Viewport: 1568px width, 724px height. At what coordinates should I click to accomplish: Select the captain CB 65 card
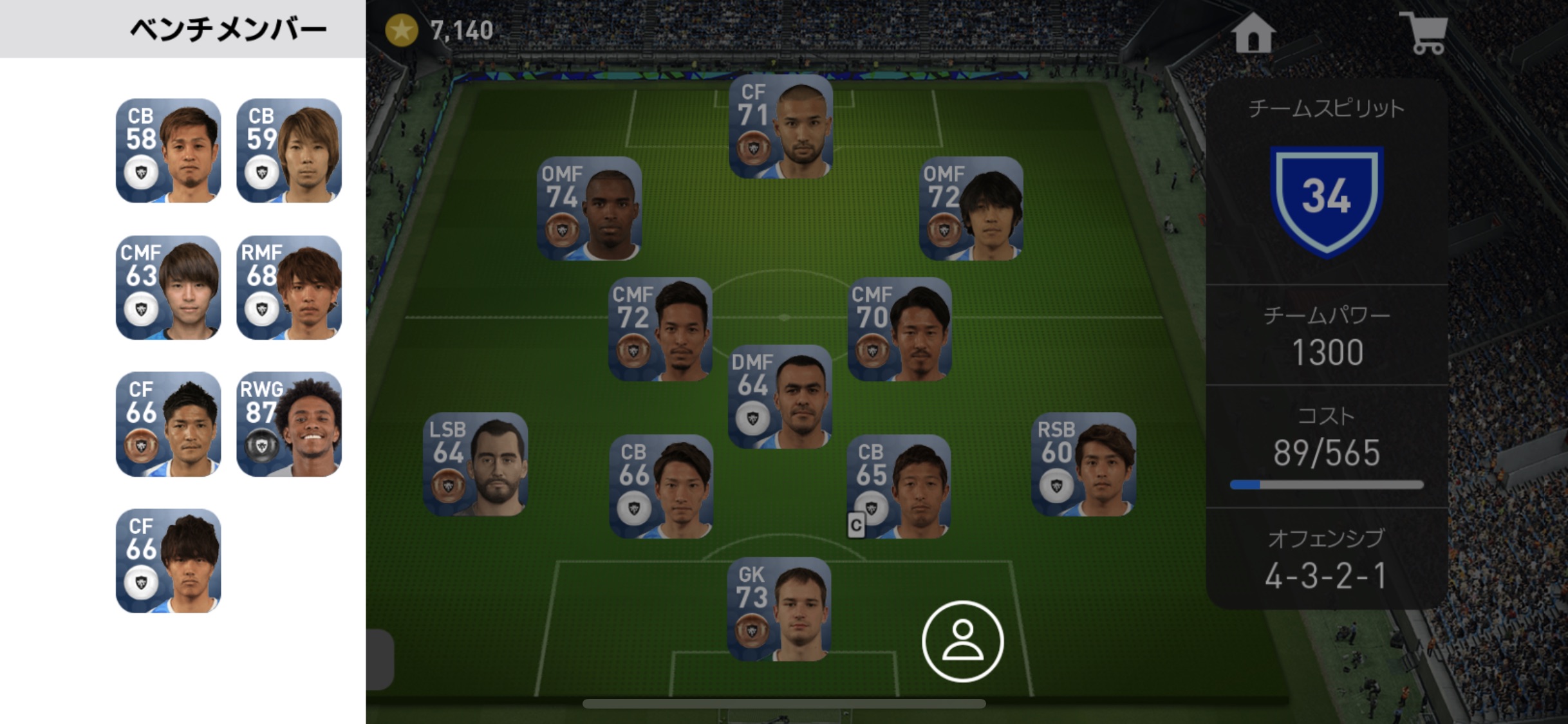[899, 487]
